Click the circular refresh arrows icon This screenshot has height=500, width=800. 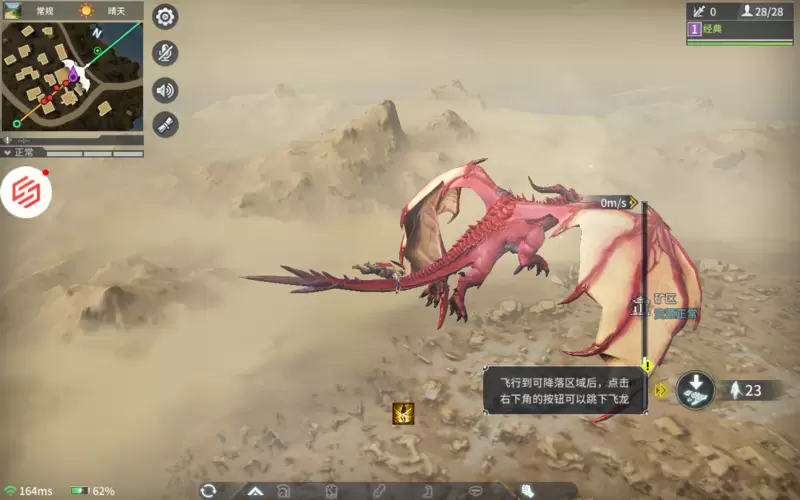208,490
